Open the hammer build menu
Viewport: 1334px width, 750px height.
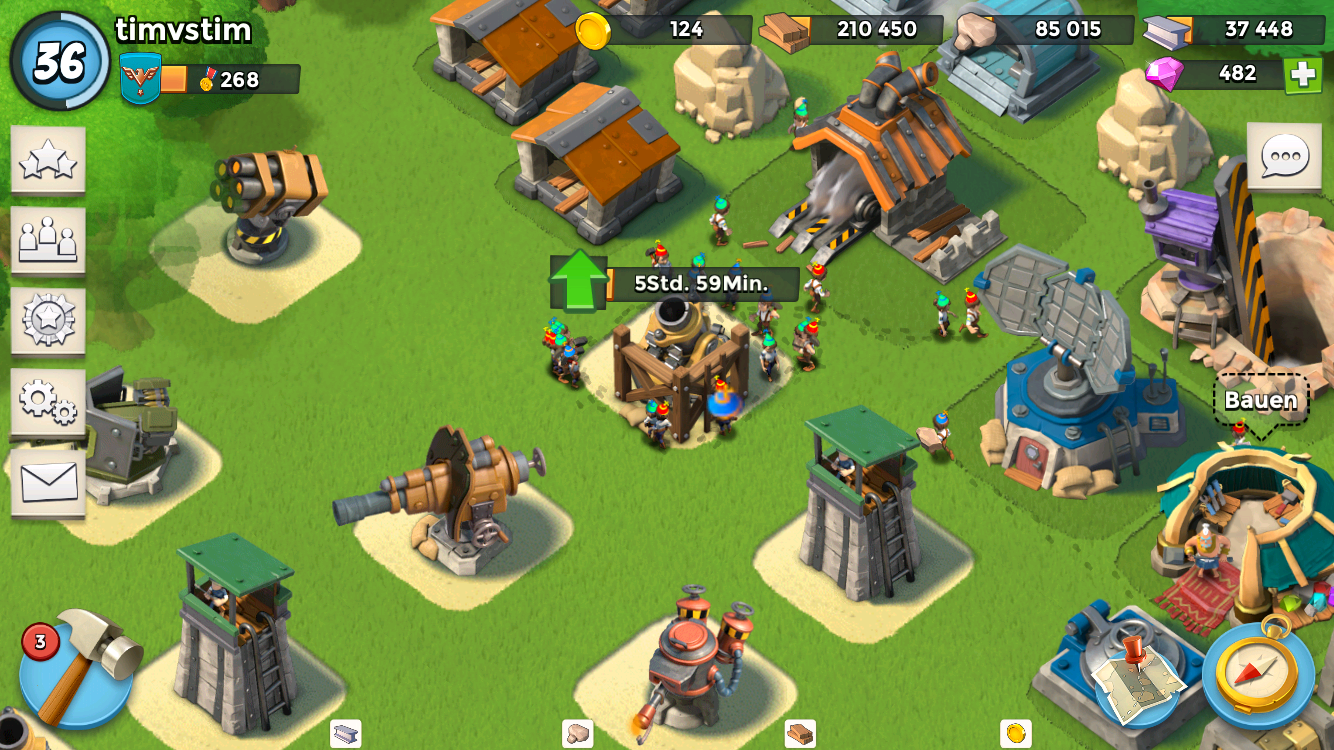[x=78, y=666]
